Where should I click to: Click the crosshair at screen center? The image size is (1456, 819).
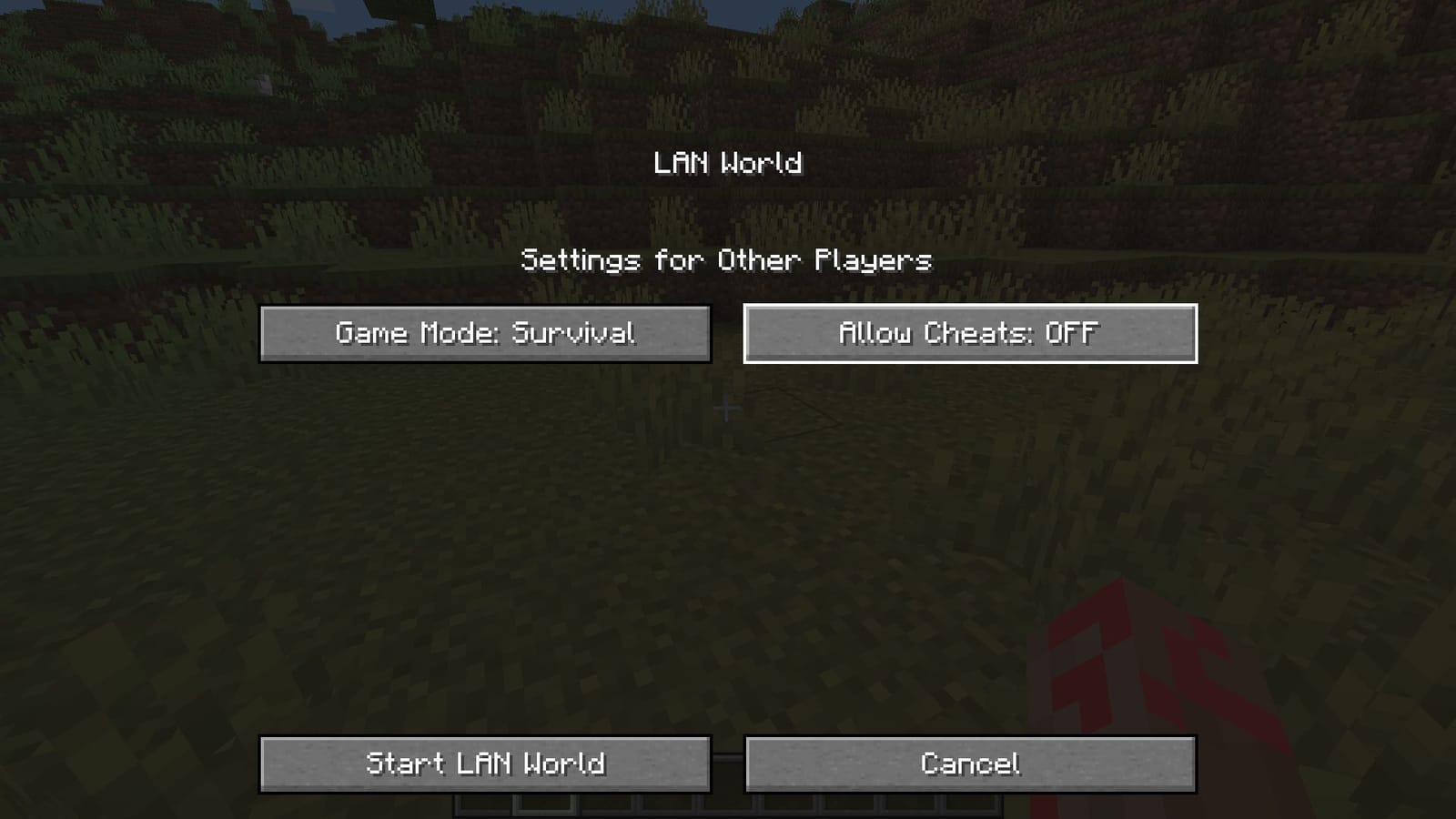[x=728, y=409]
